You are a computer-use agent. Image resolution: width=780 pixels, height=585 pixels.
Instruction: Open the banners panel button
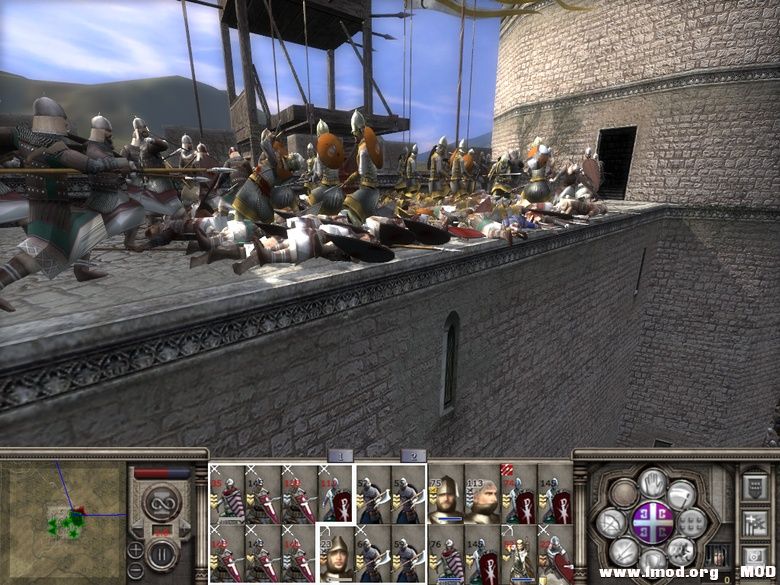pyautogui.click(x=755, y=521)
